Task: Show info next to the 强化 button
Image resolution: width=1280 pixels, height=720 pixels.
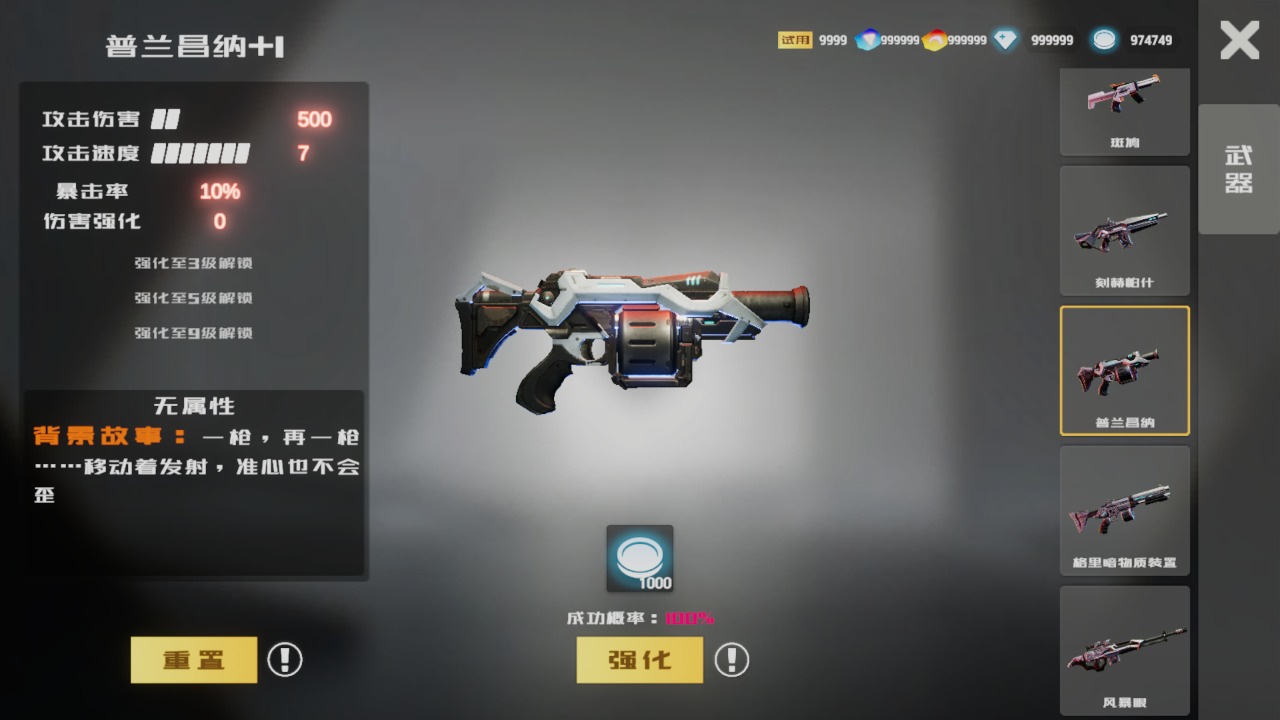Action: [732, 660]
